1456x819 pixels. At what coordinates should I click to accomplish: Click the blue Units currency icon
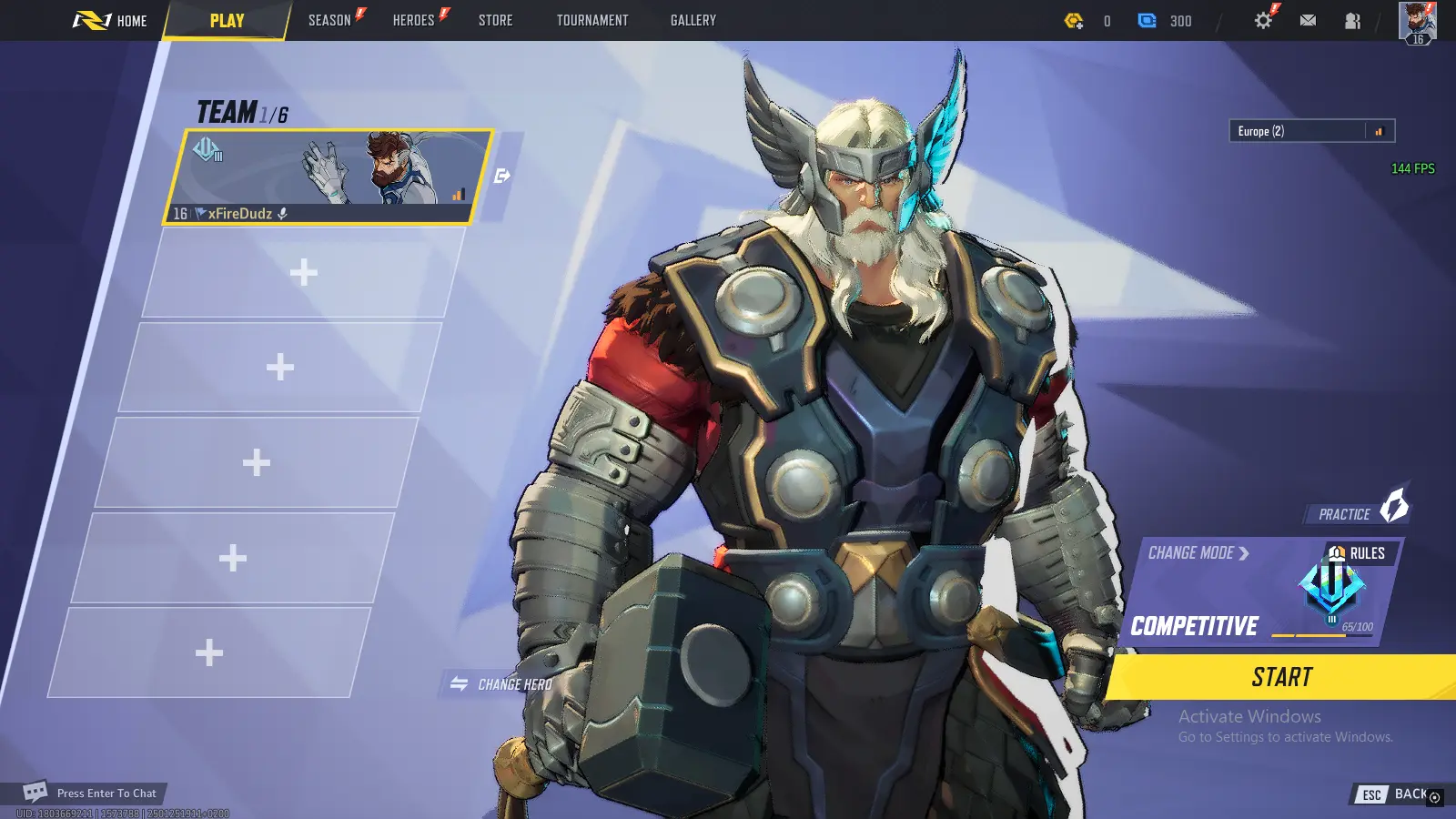[1148, 20]
